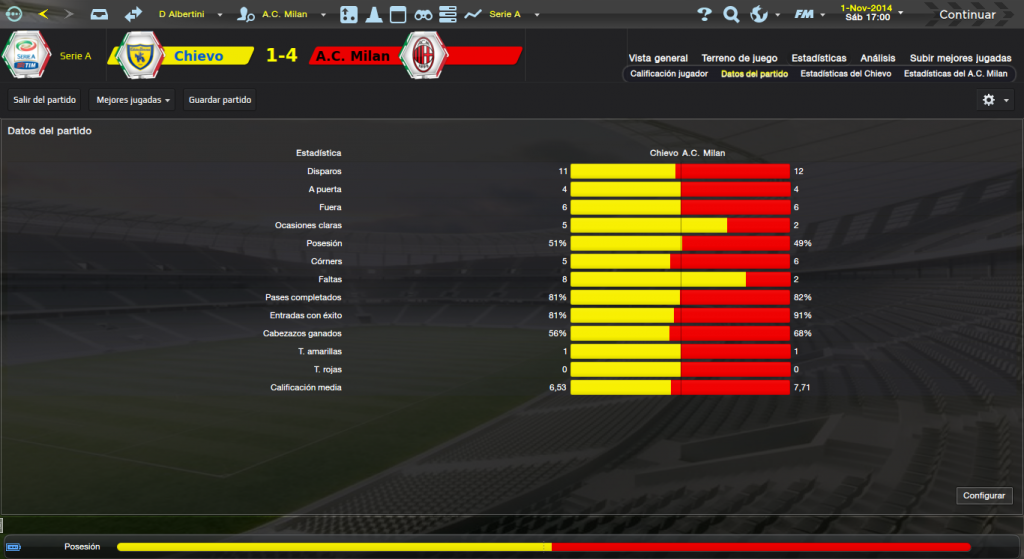View the Calificación jugador subtab
Screen dimensions: 1024x559
pos(669,74)
